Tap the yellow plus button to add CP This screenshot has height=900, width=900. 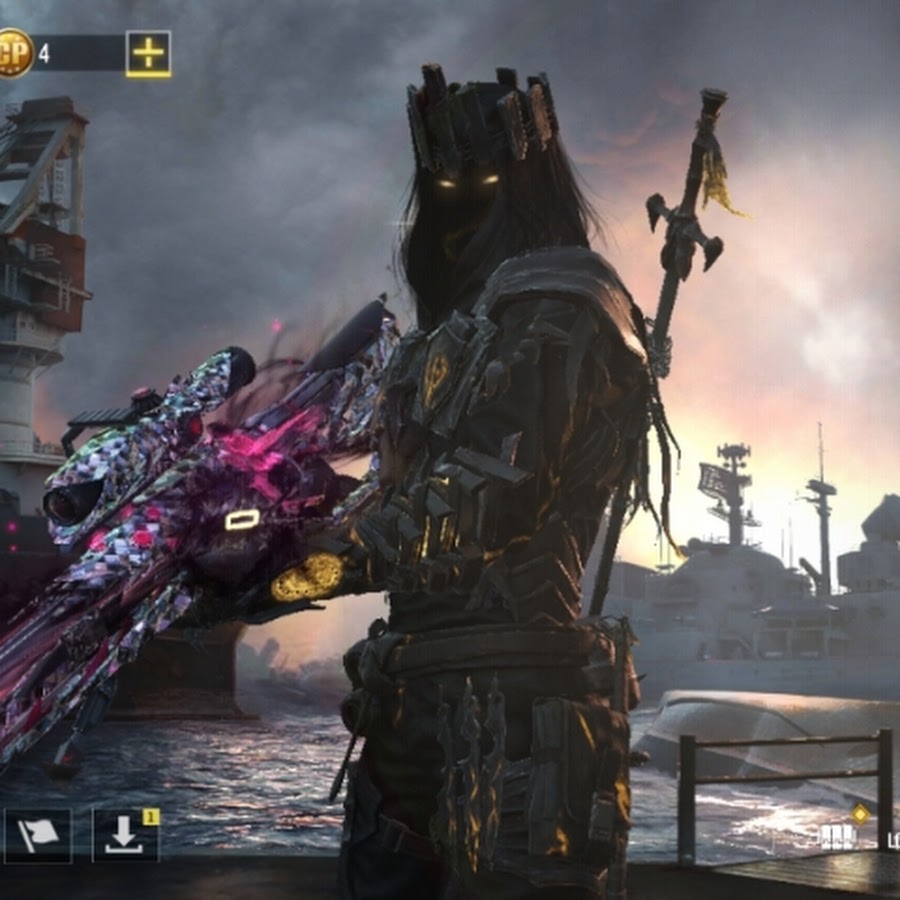tap(148, 53)
